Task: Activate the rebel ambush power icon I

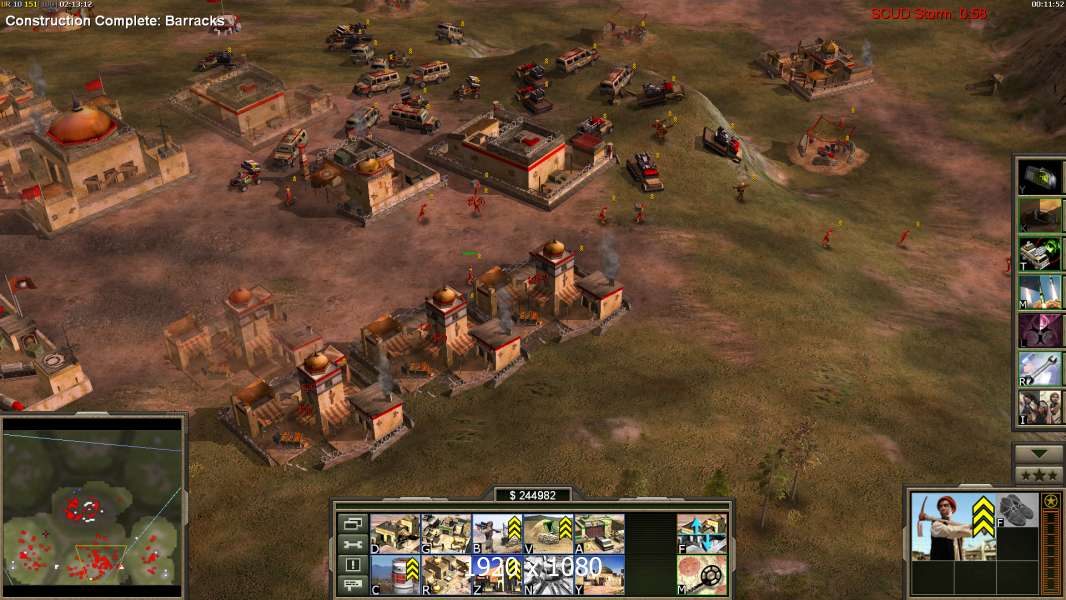Action: pyautogui.click(x=1040, y=407)
